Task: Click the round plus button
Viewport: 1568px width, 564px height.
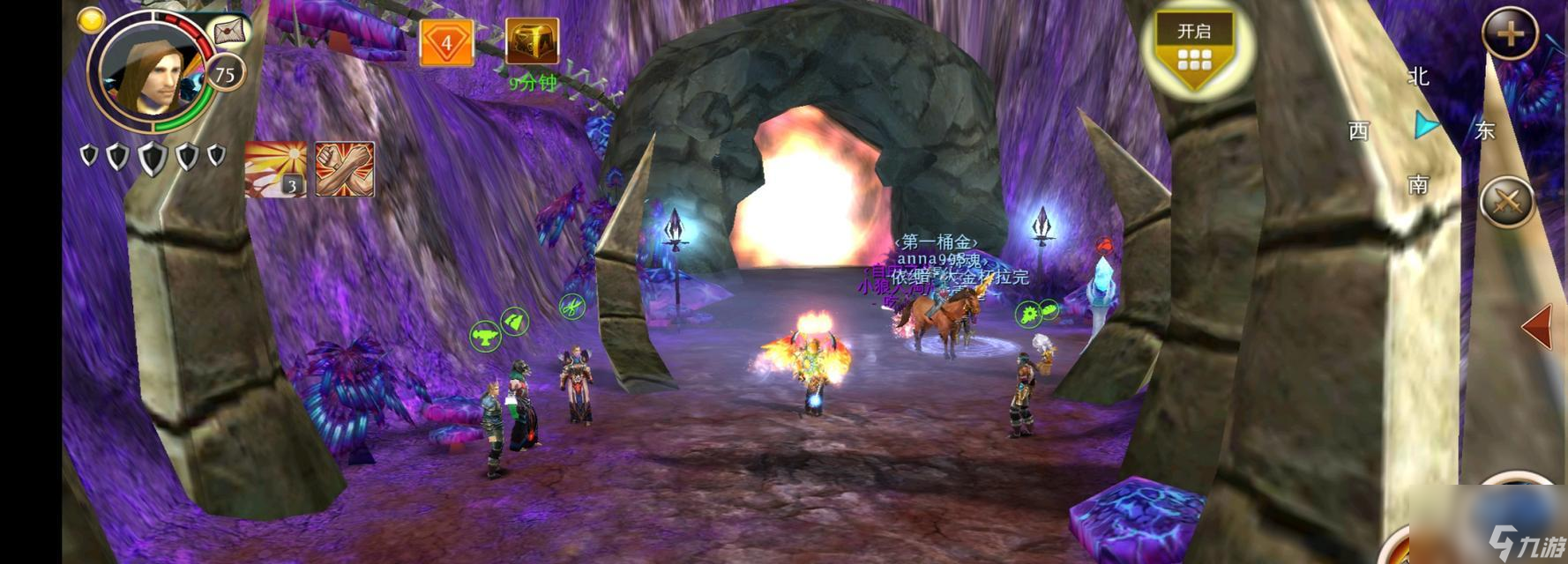Action: tap(1510, 34)
